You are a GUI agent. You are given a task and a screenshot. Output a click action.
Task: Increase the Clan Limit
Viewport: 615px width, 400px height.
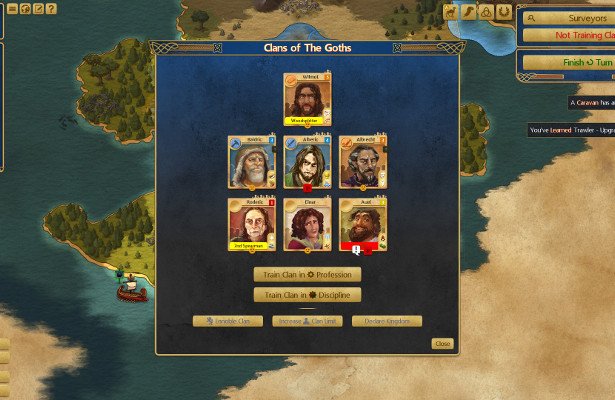[x=307, y=321]
